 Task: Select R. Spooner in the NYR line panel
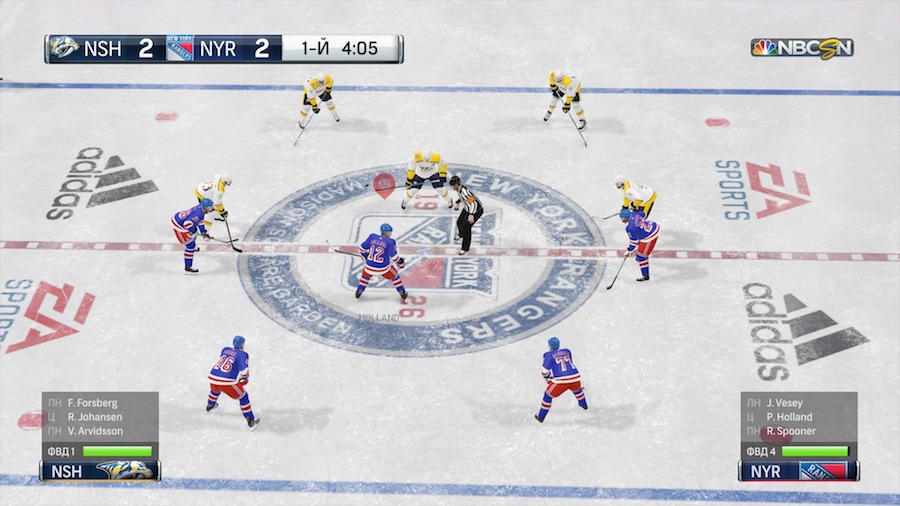790,431
